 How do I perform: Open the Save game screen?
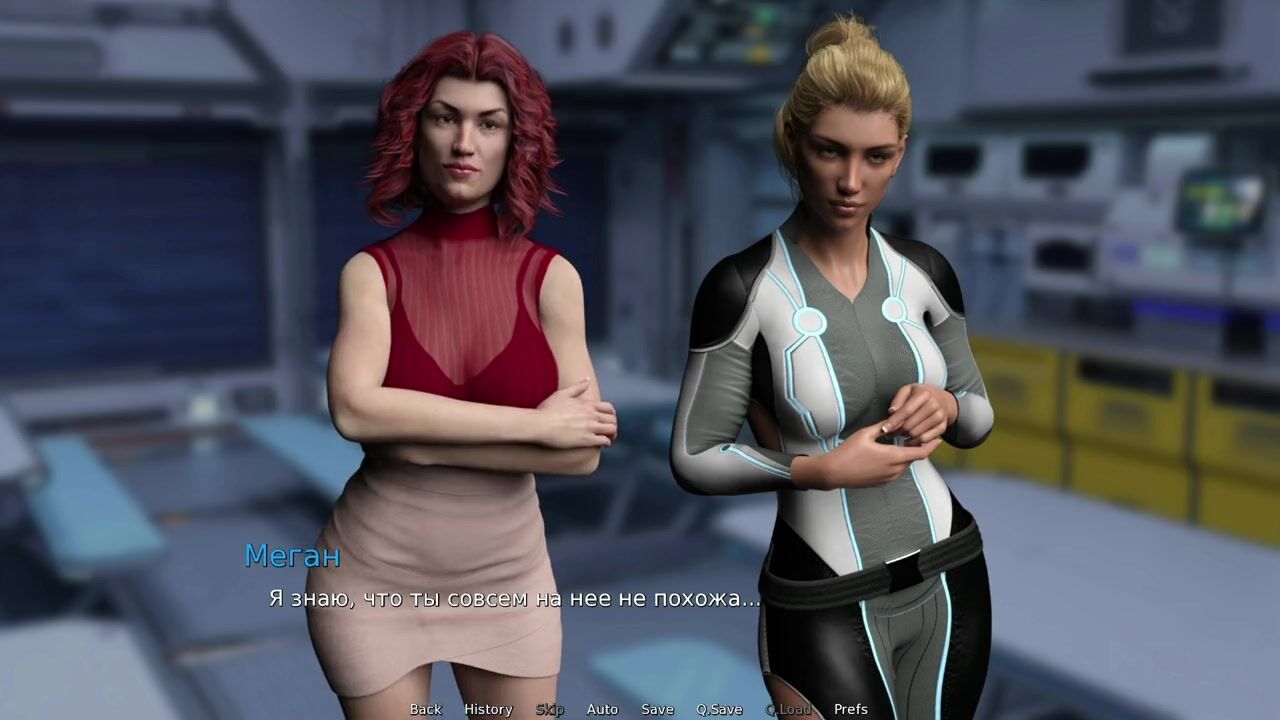point(657,709)
